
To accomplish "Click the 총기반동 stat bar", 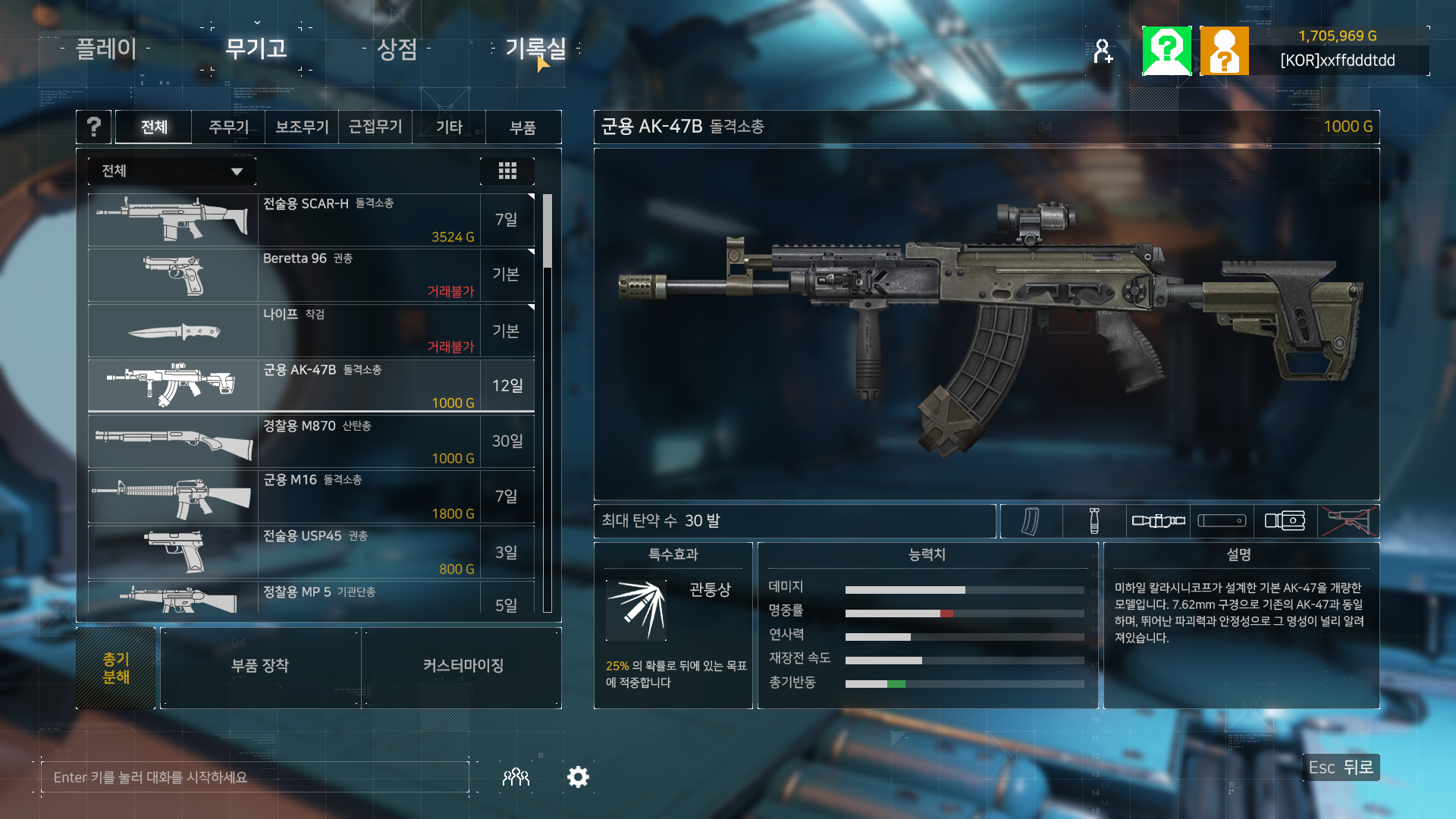I will pos(963,682).
